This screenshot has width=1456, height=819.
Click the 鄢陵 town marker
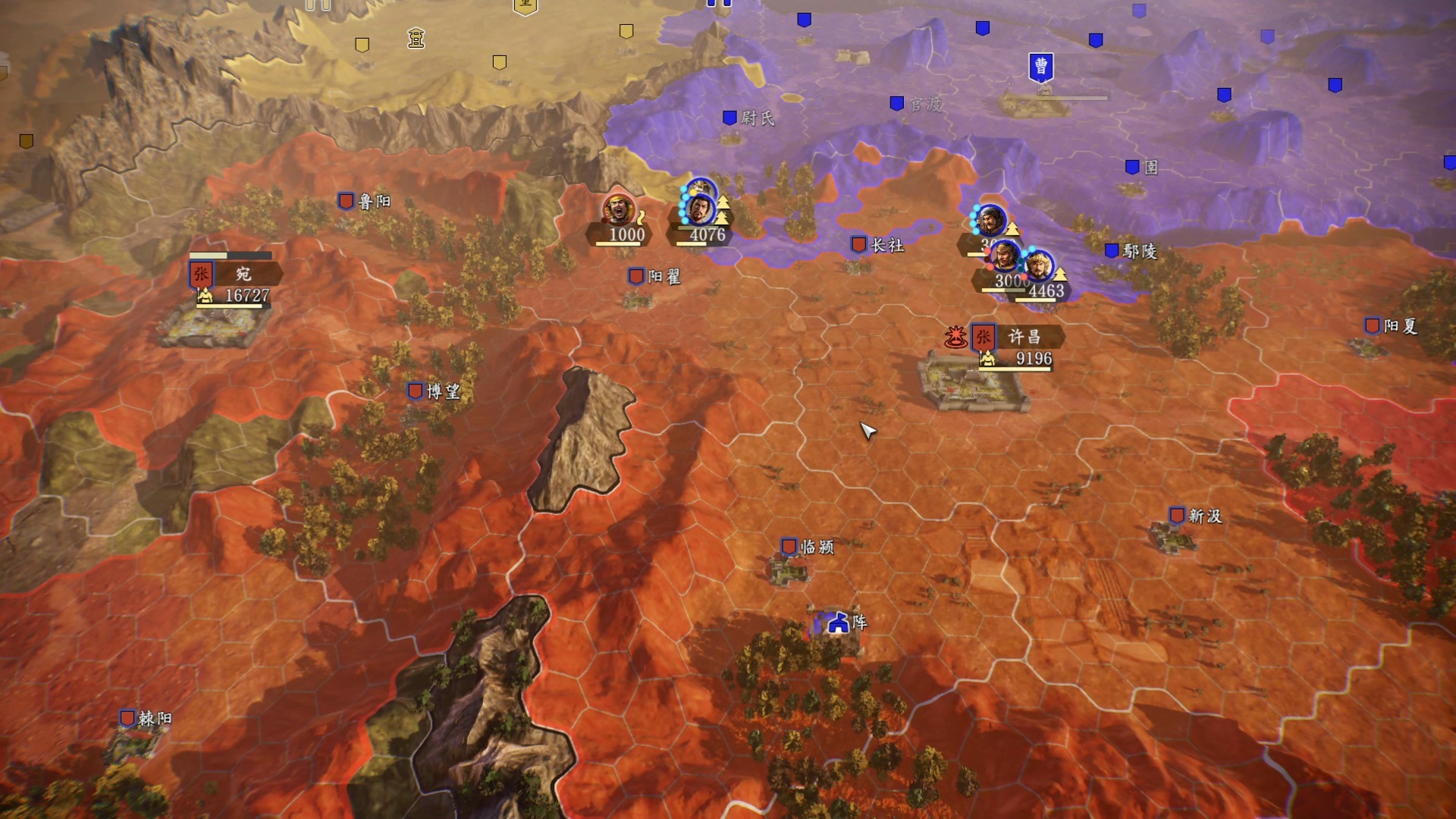coord(1112,251)
